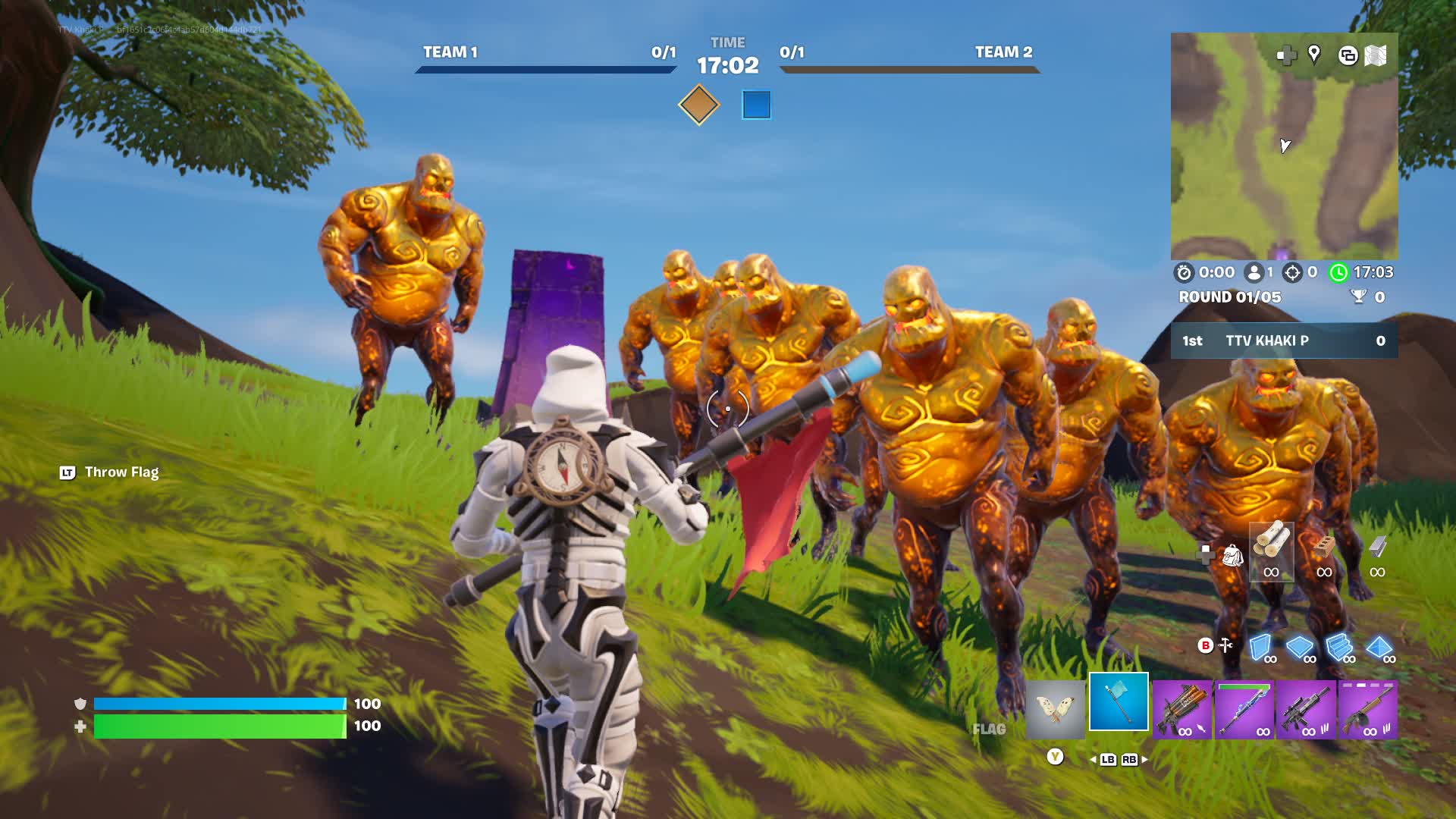The image size is (1456, 819).
Task: Click the minimap
Action: tap(1284, 146)
